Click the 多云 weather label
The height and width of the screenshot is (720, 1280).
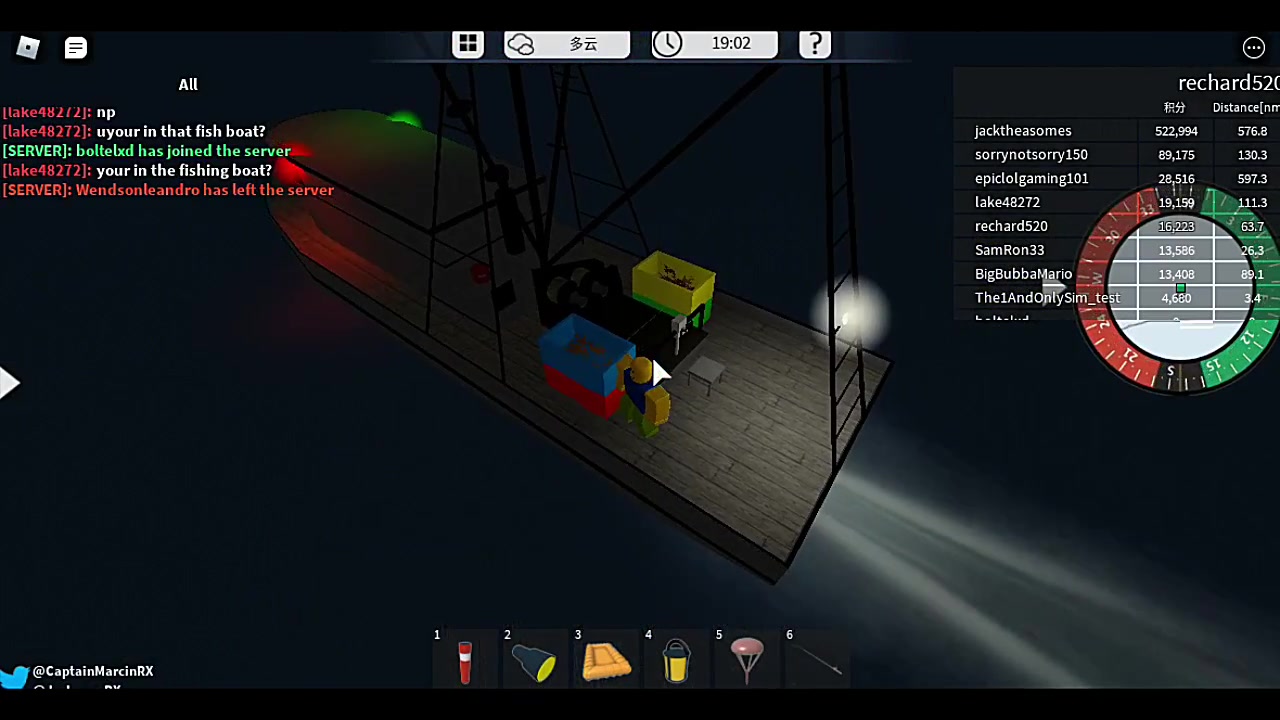tap(583, 43)
